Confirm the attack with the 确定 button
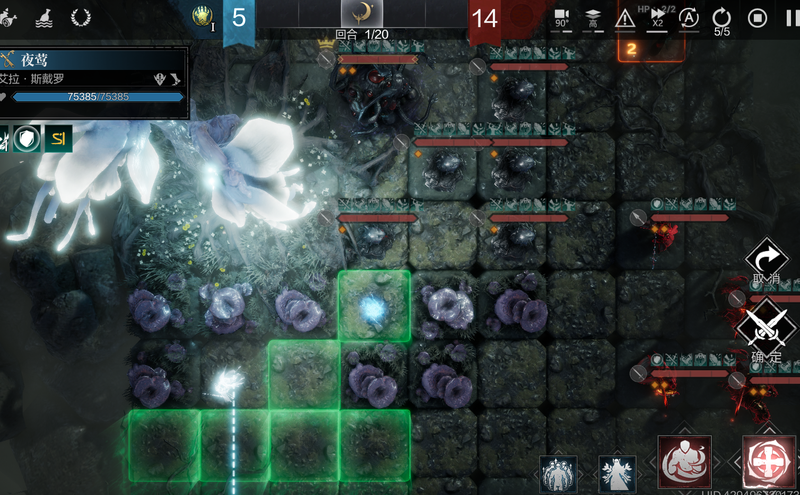The width and height of the screenshot is (800, 495). pos(767,328)
